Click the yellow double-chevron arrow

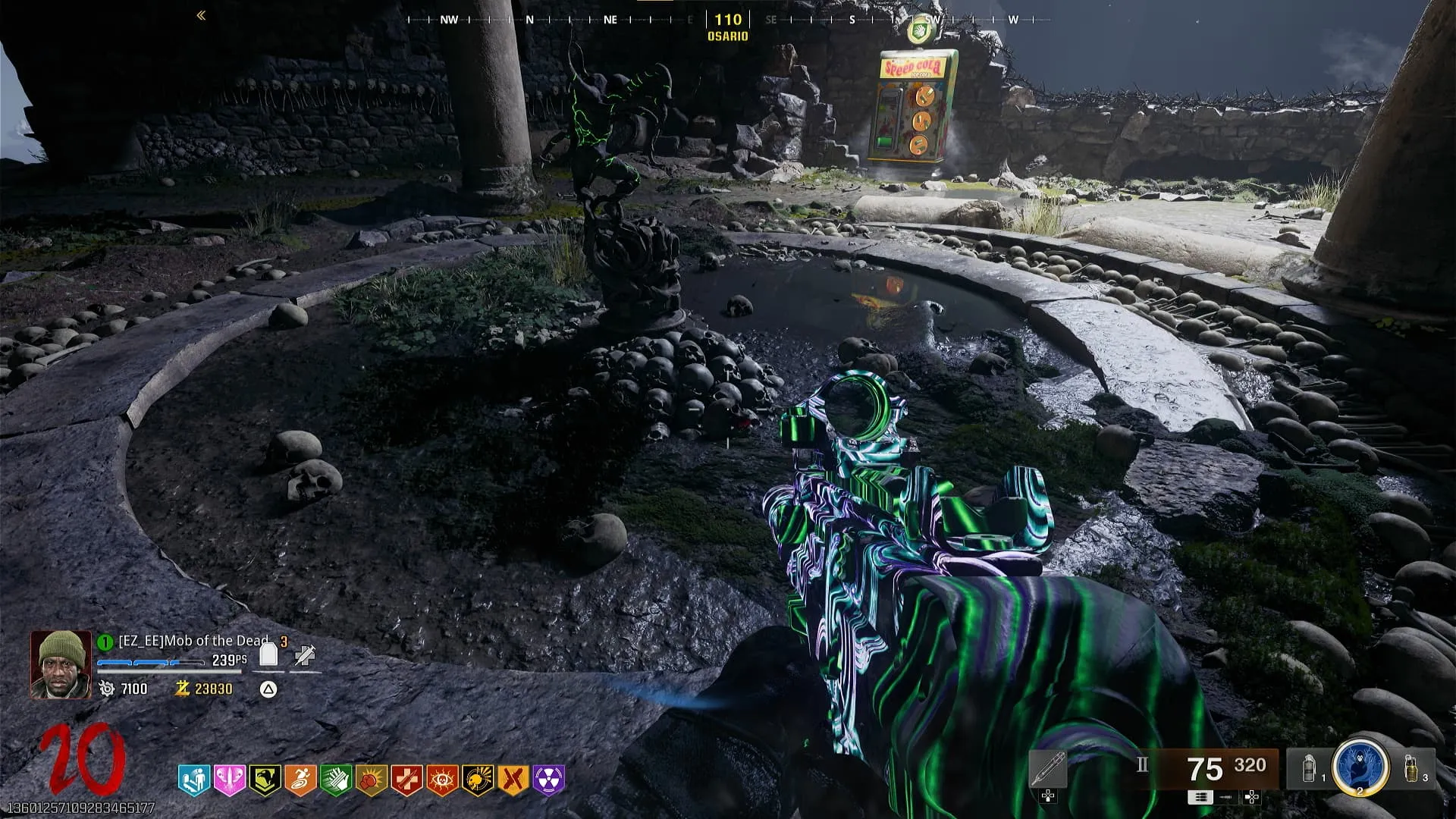(201, 15)
